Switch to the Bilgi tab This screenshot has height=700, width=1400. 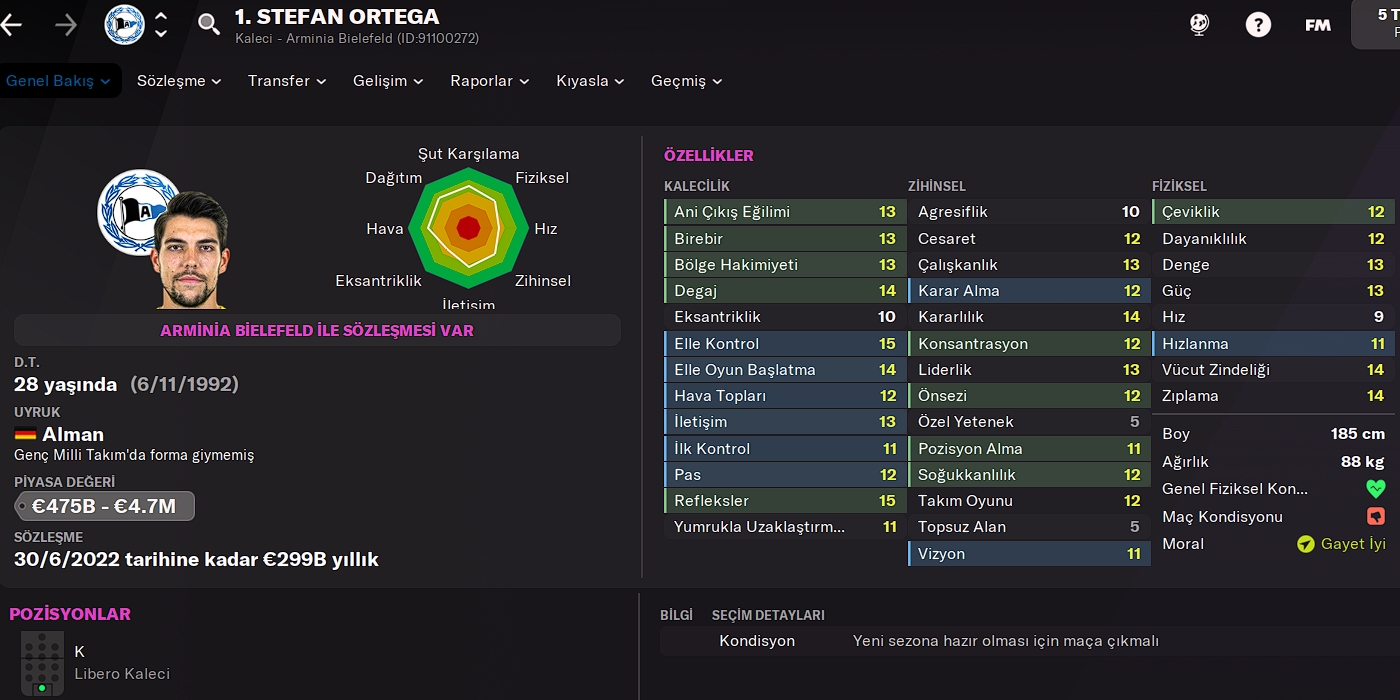click(x=676, y=615)
